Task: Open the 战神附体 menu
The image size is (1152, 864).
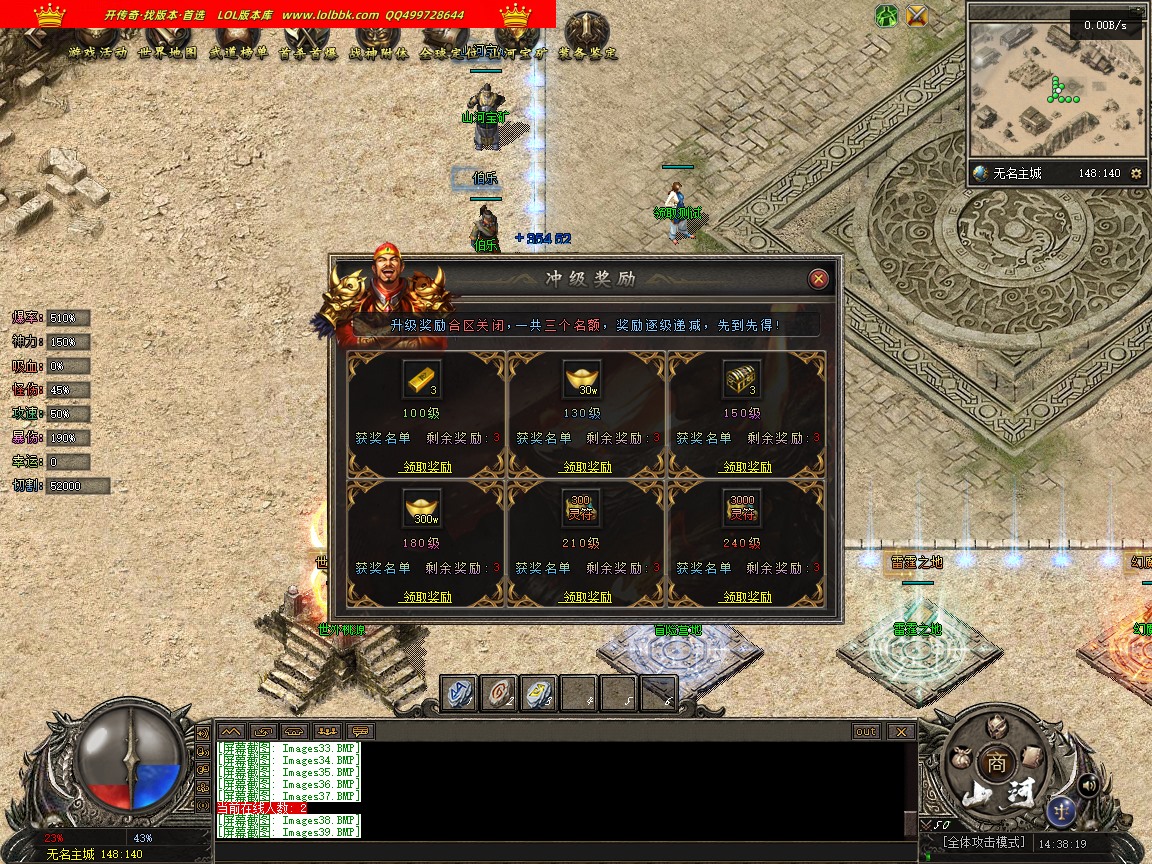Action: pos(379,52)
